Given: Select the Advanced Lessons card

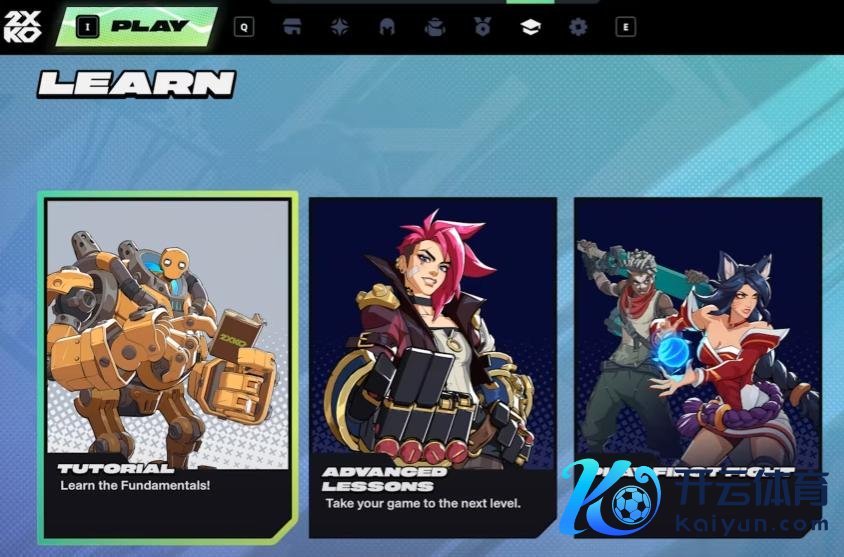Looking at the screenshot, I should click(432, 365).
